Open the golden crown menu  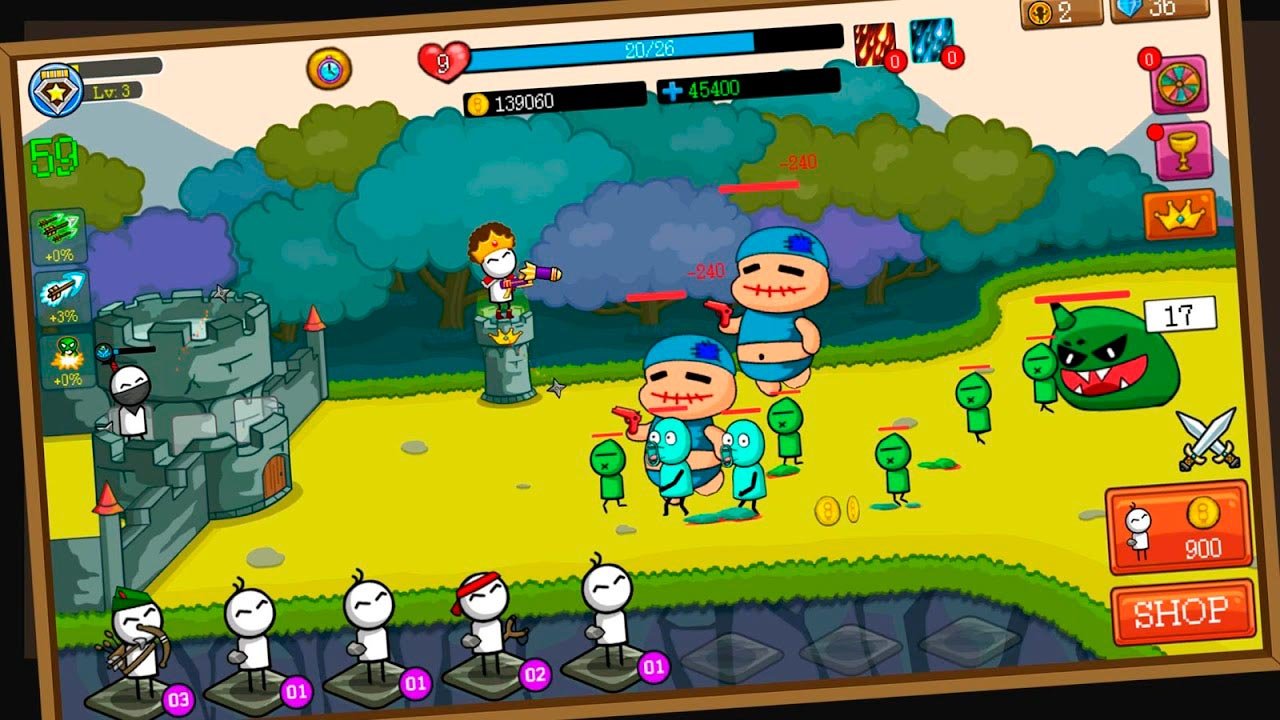click(x=1180, y=213)
